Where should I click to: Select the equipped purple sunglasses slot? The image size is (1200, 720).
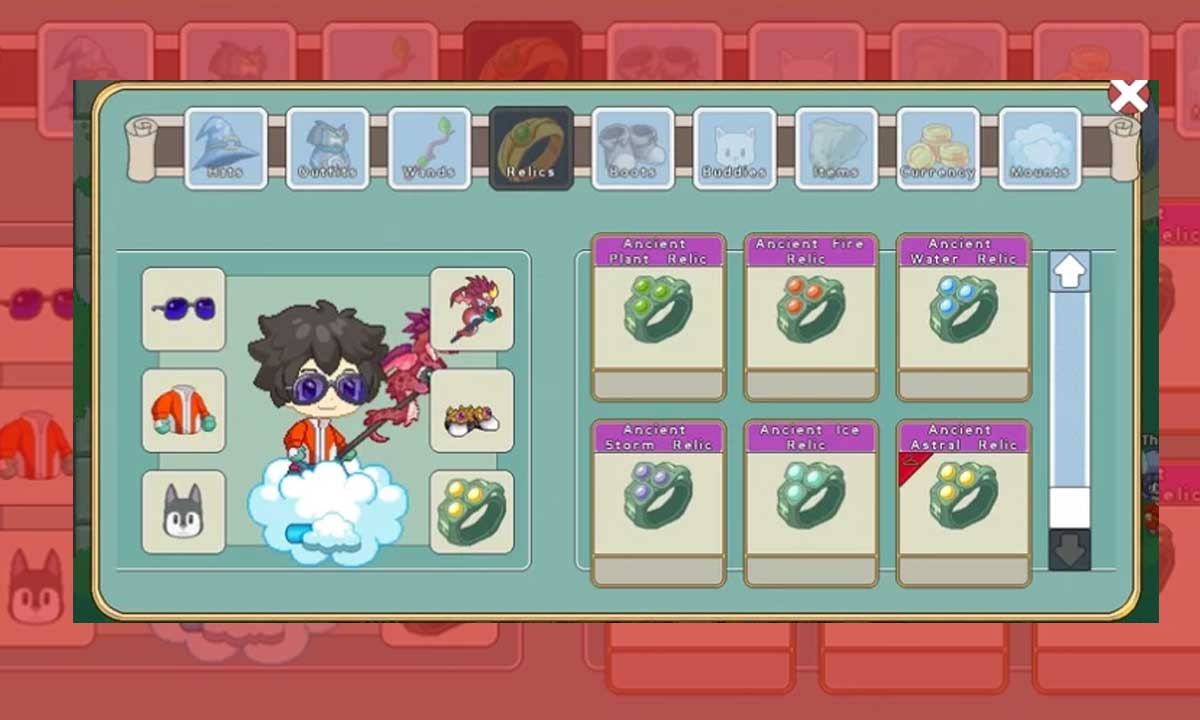pyautogui.click(x=183, y=308)
